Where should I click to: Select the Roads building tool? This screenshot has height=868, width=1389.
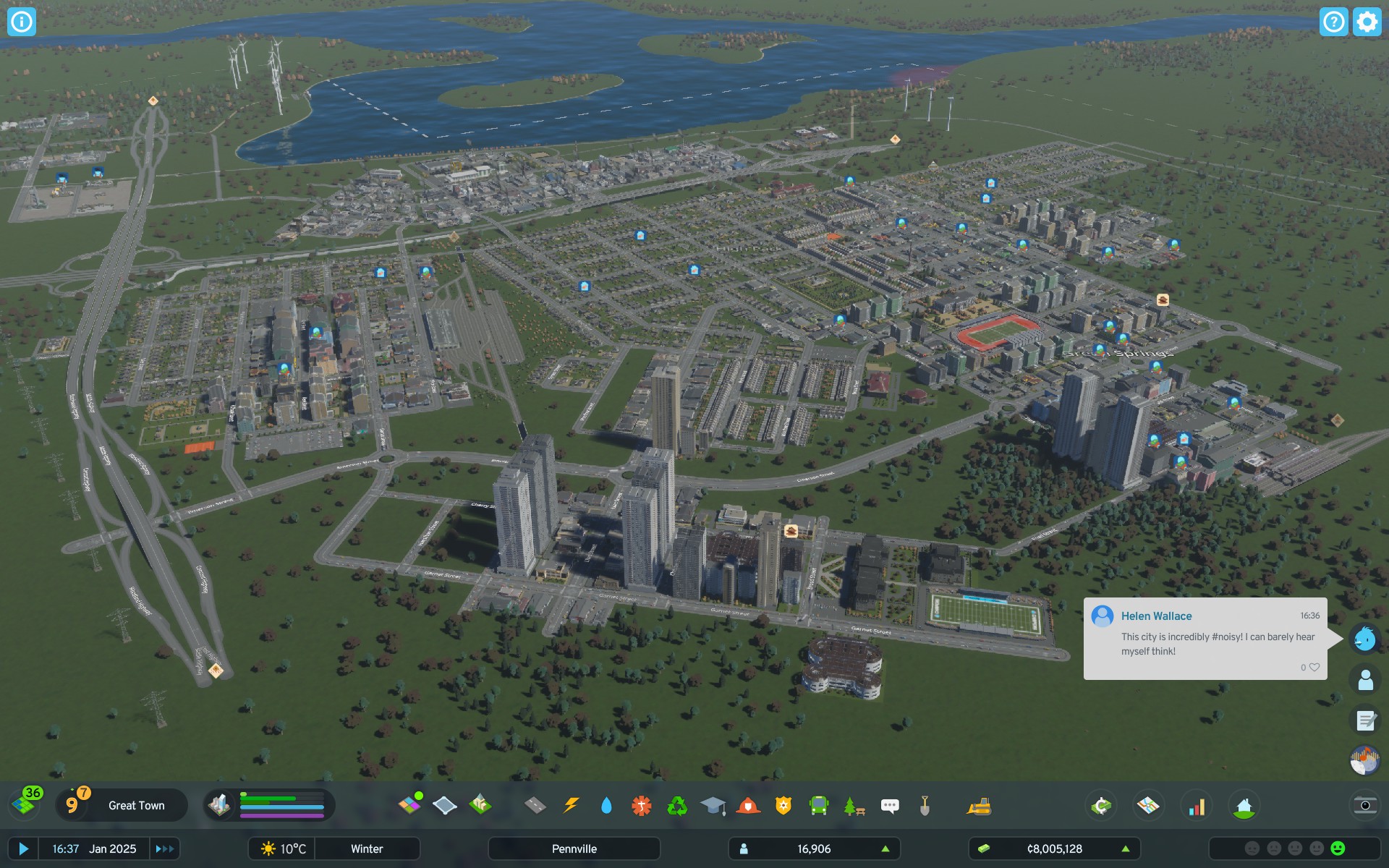534,805
